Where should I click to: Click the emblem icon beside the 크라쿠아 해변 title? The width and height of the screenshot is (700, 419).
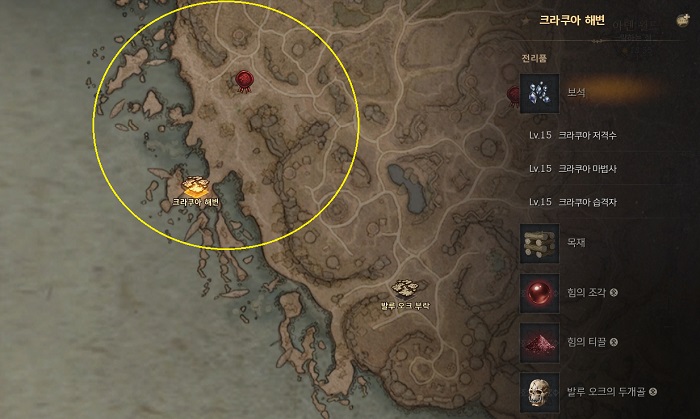pyautogui.click(x=682, y=18)
